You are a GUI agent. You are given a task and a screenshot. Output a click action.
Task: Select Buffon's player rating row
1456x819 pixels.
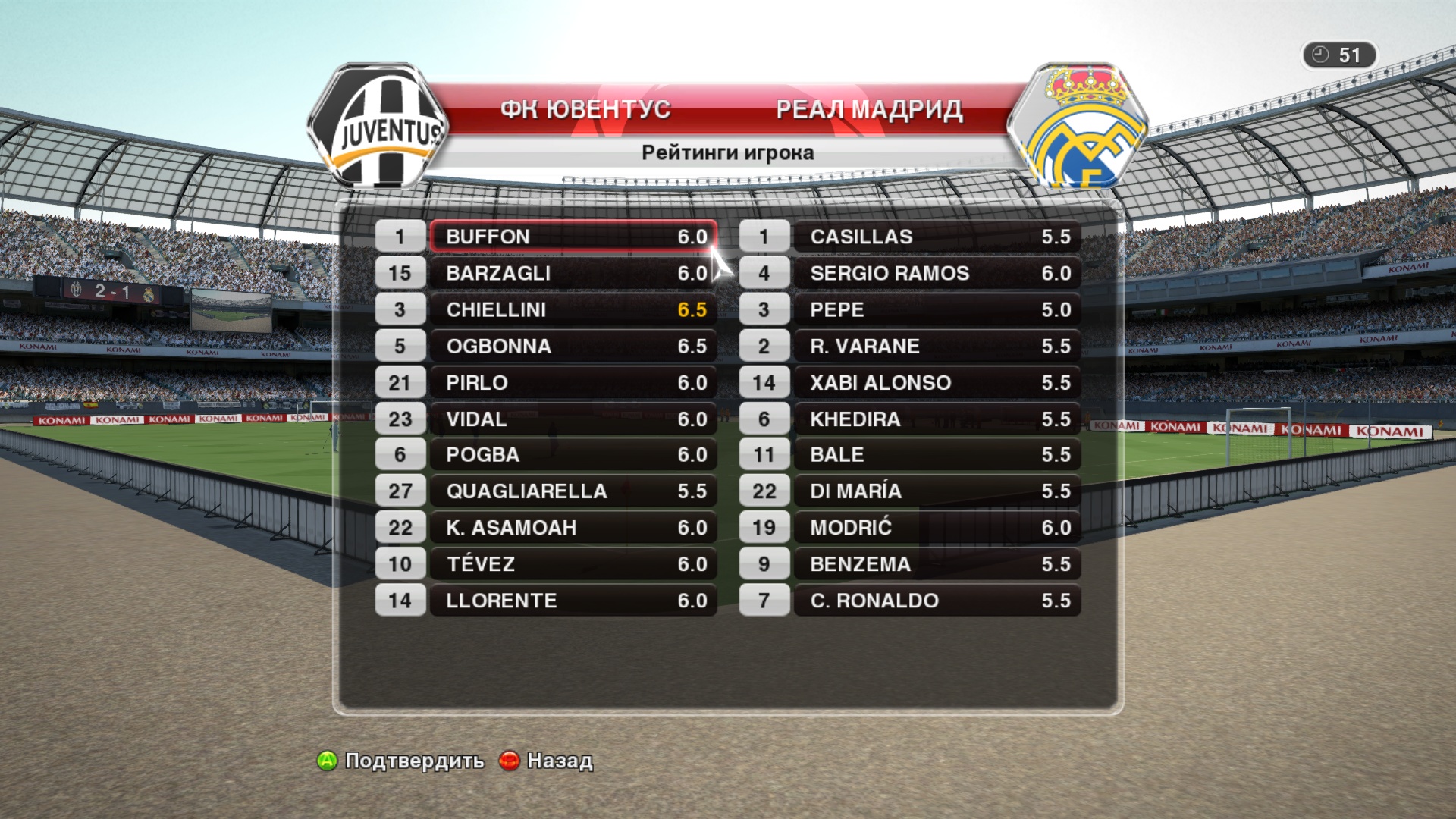pos(573,237)
